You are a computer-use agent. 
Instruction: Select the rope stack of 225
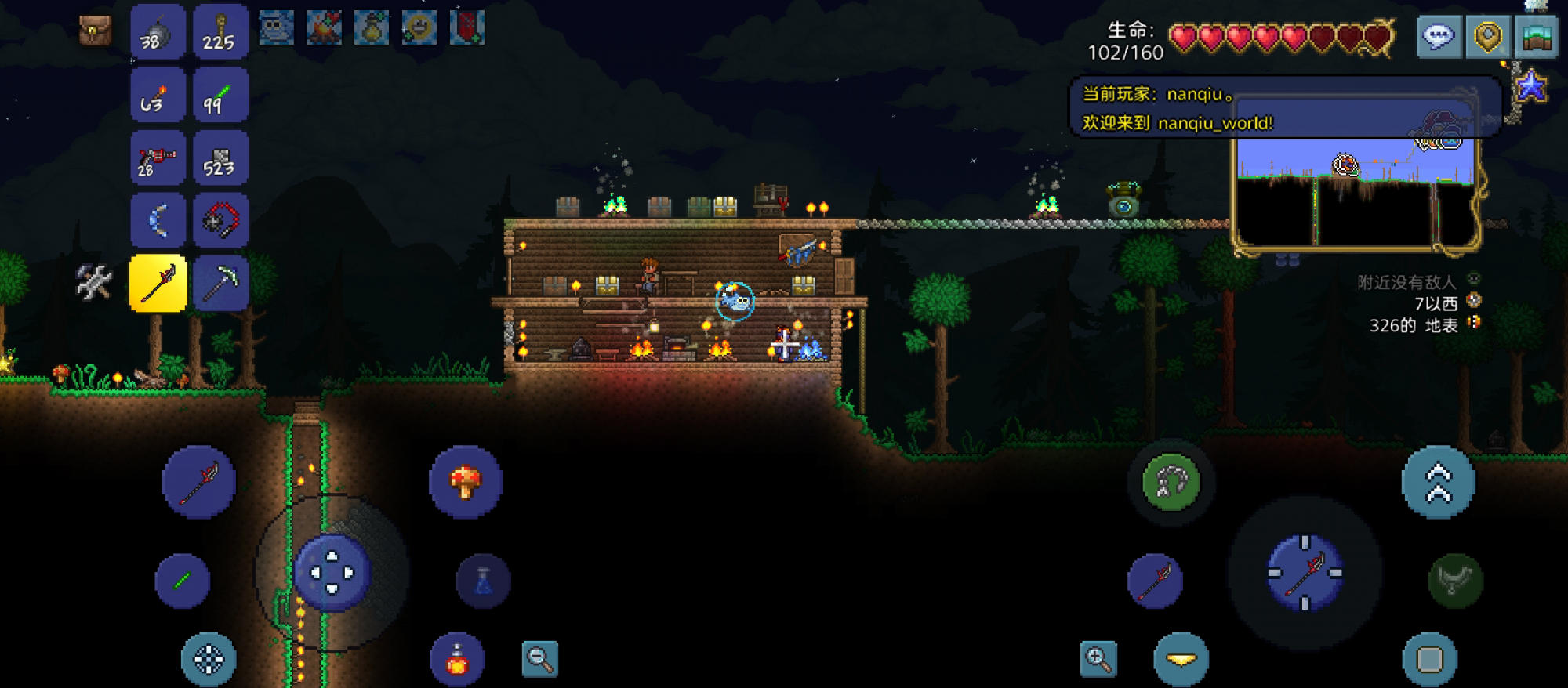click(x=220, y=32)
